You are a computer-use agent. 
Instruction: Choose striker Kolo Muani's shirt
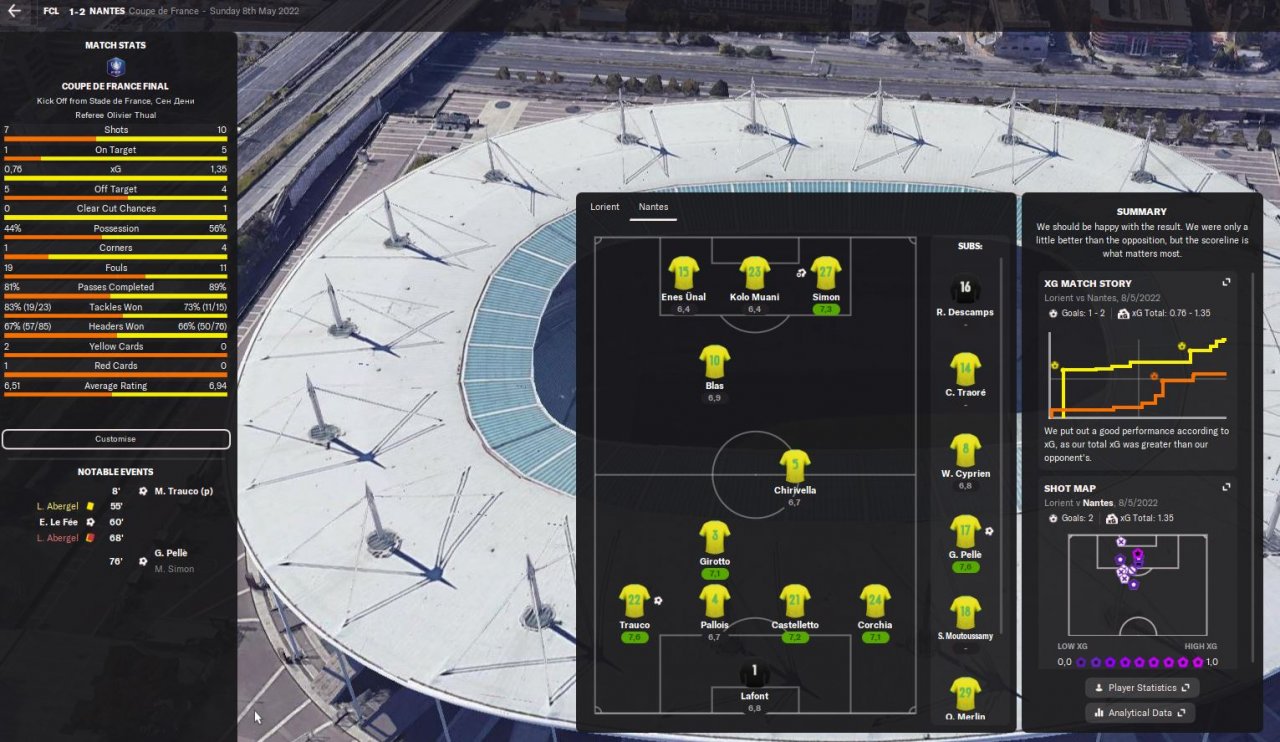pos(754,273)
